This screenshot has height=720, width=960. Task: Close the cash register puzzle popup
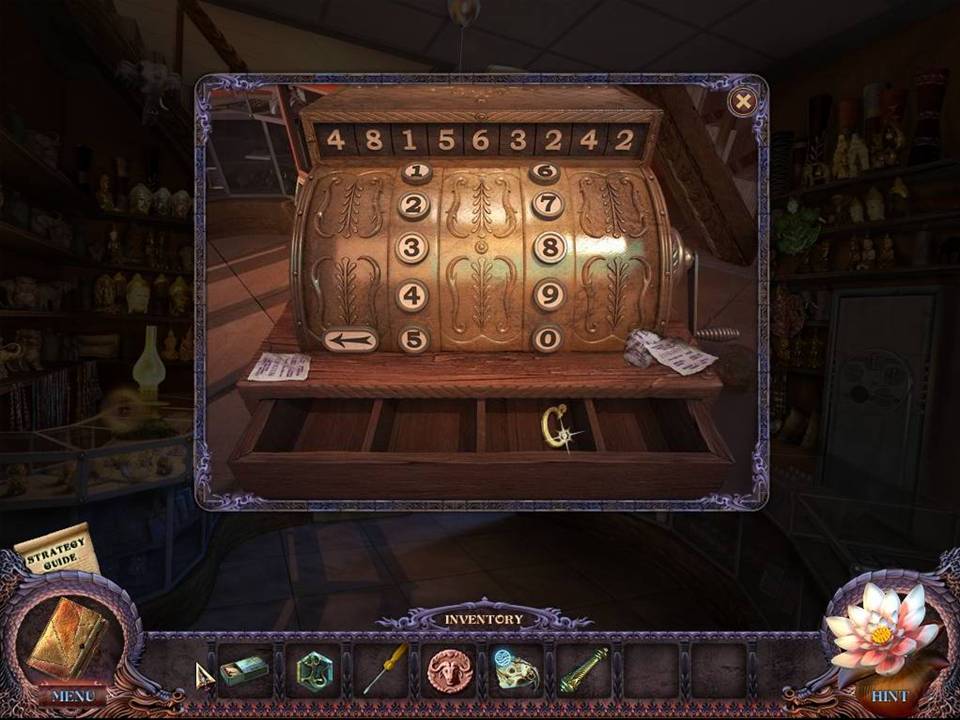[x=742, y=101]
